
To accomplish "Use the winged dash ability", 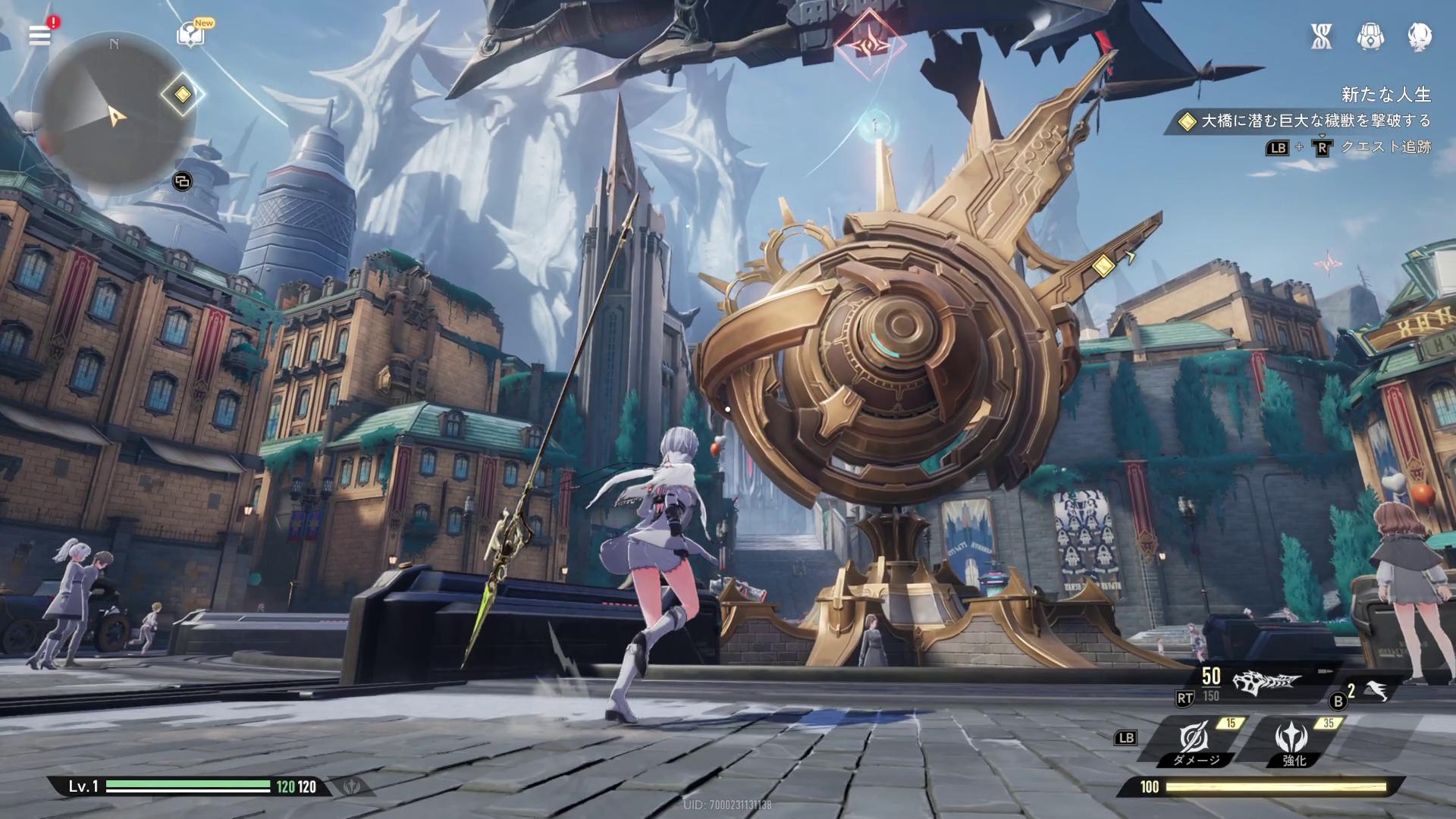I will [1376, 690].
